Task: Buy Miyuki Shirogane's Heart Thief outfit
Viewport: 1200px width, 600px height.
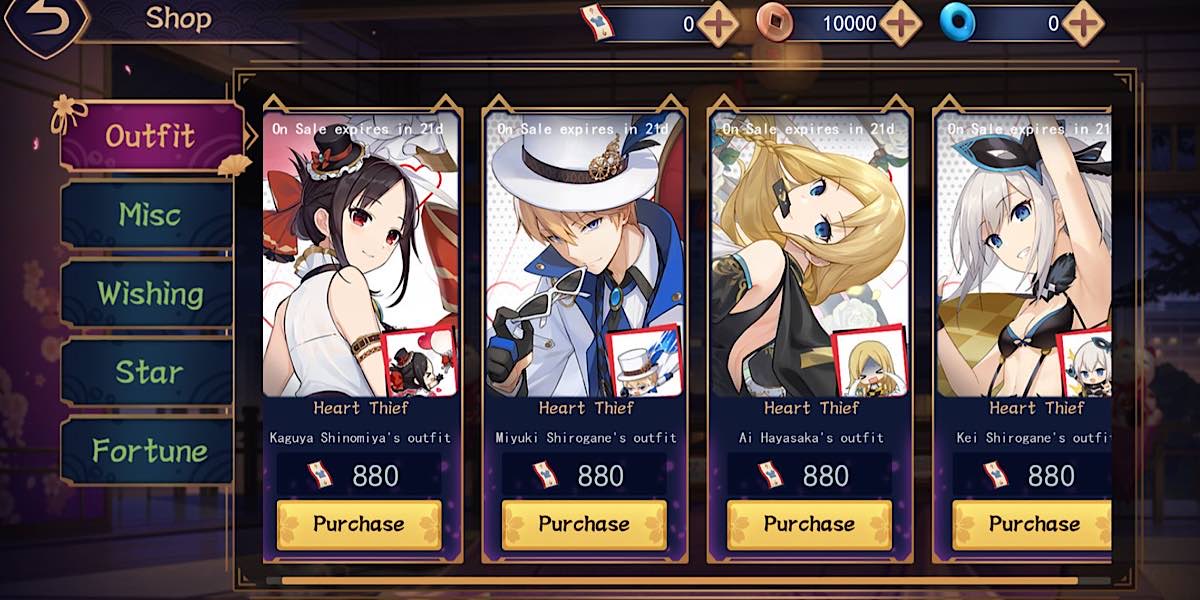Action: coord(584,524)
